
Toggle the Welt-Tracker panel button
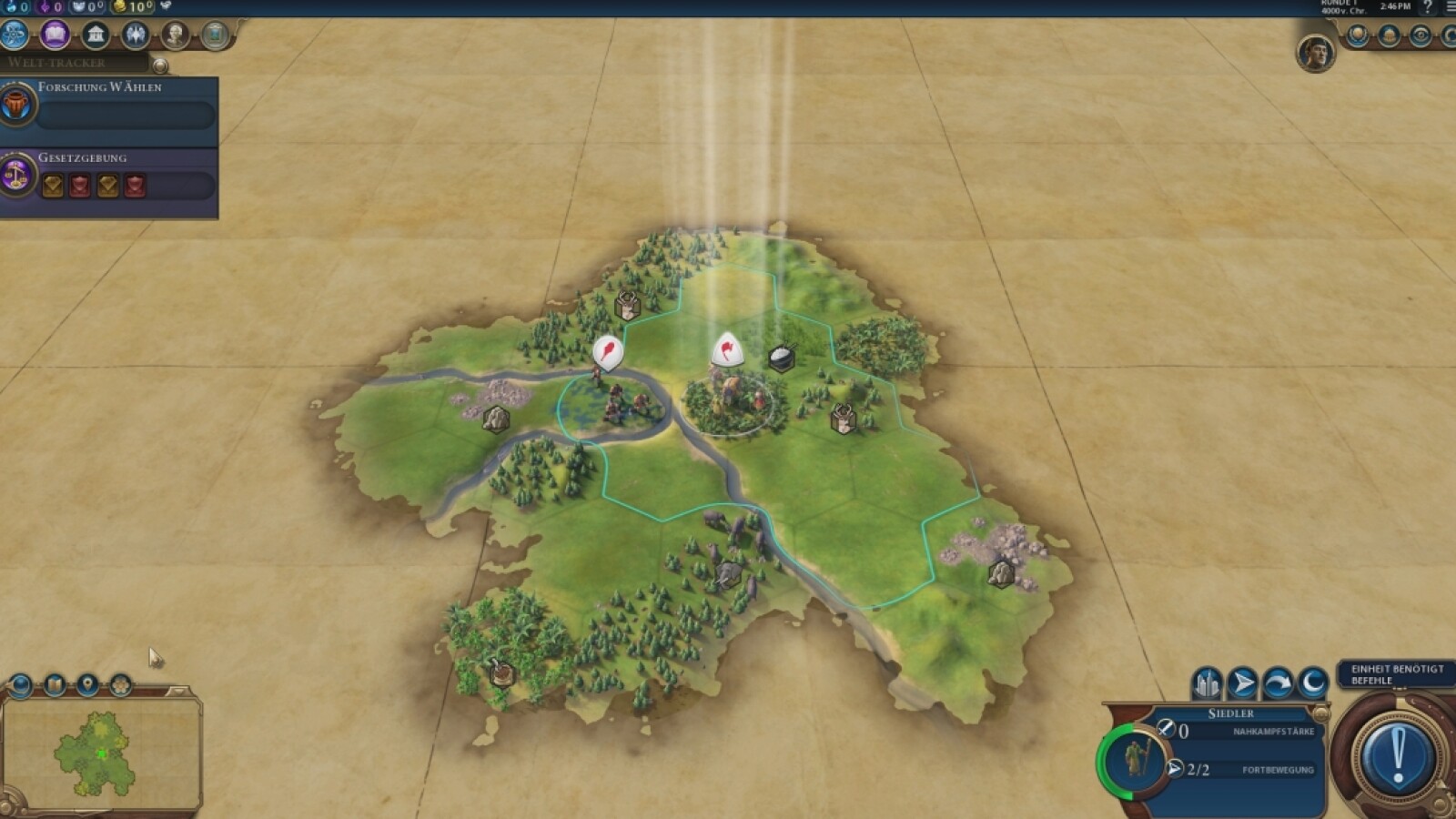[160, 66]
